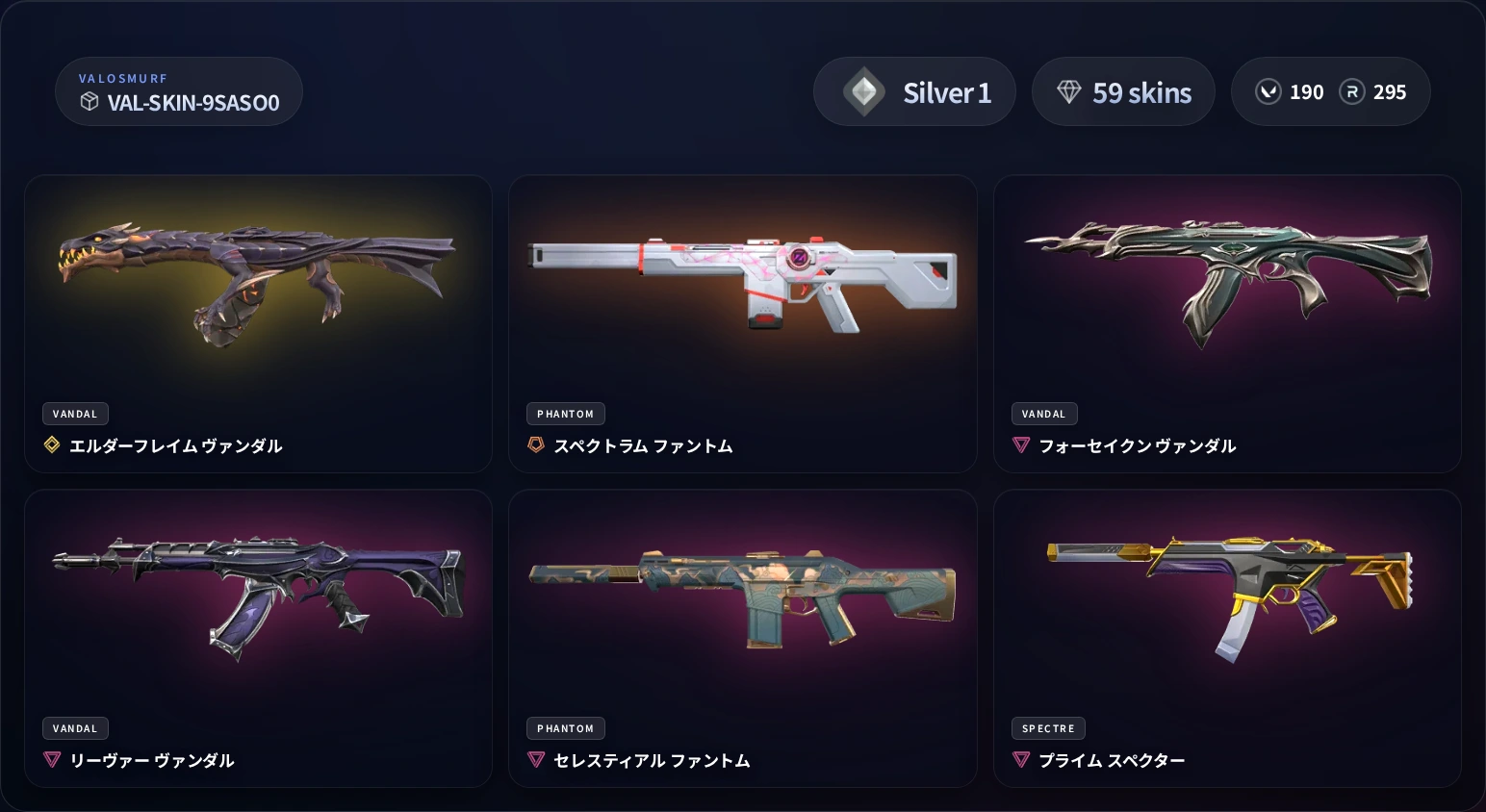This screenshot has width=1486, height=812.
Task: Click the gold Exclusive tier icon on エルダーフレイム ヴァンダル
Action: point(52,445)
